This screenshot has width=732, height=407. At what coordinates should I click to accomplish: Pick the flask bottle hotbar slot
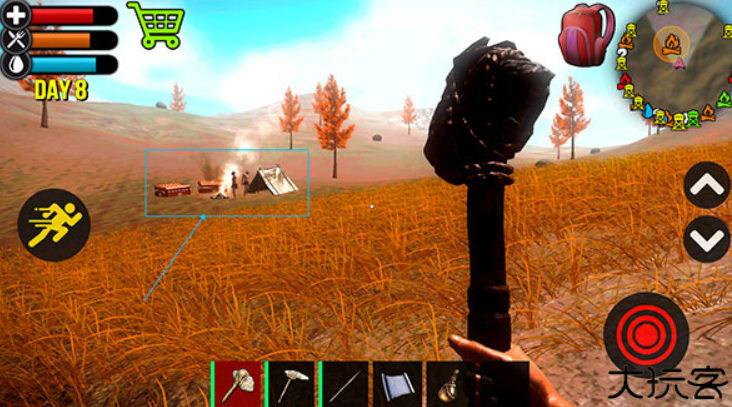pyautogui.click(x=450, y=384)
